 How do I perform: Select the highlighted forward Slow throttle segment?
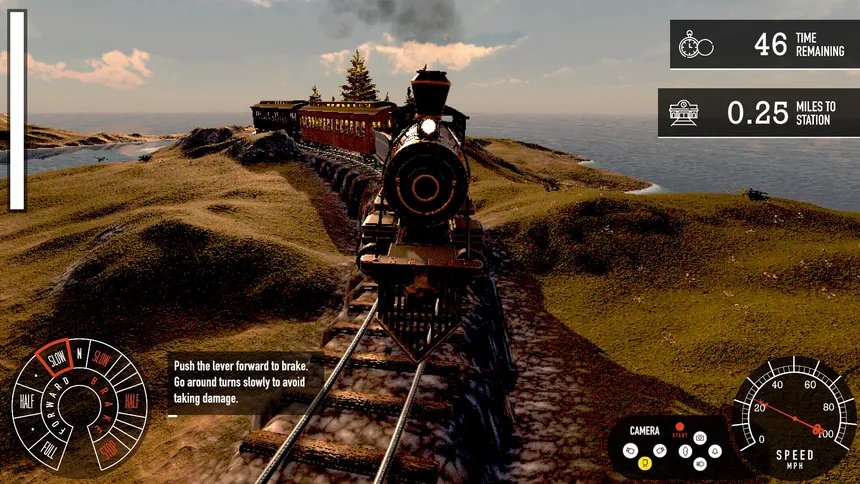[x=55, y=358]
